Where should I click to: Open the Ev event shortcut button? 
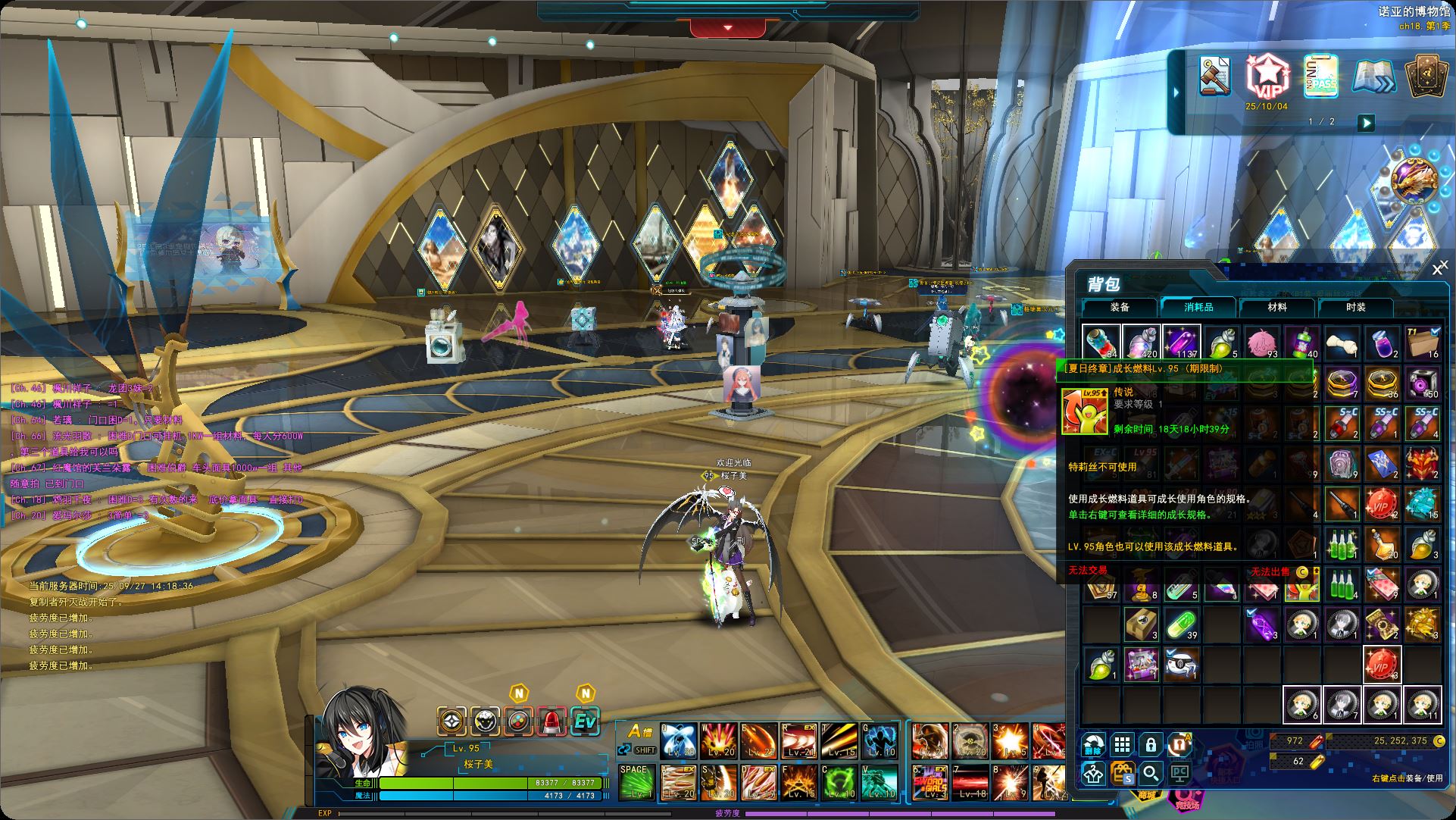click(x=585, y=721)
